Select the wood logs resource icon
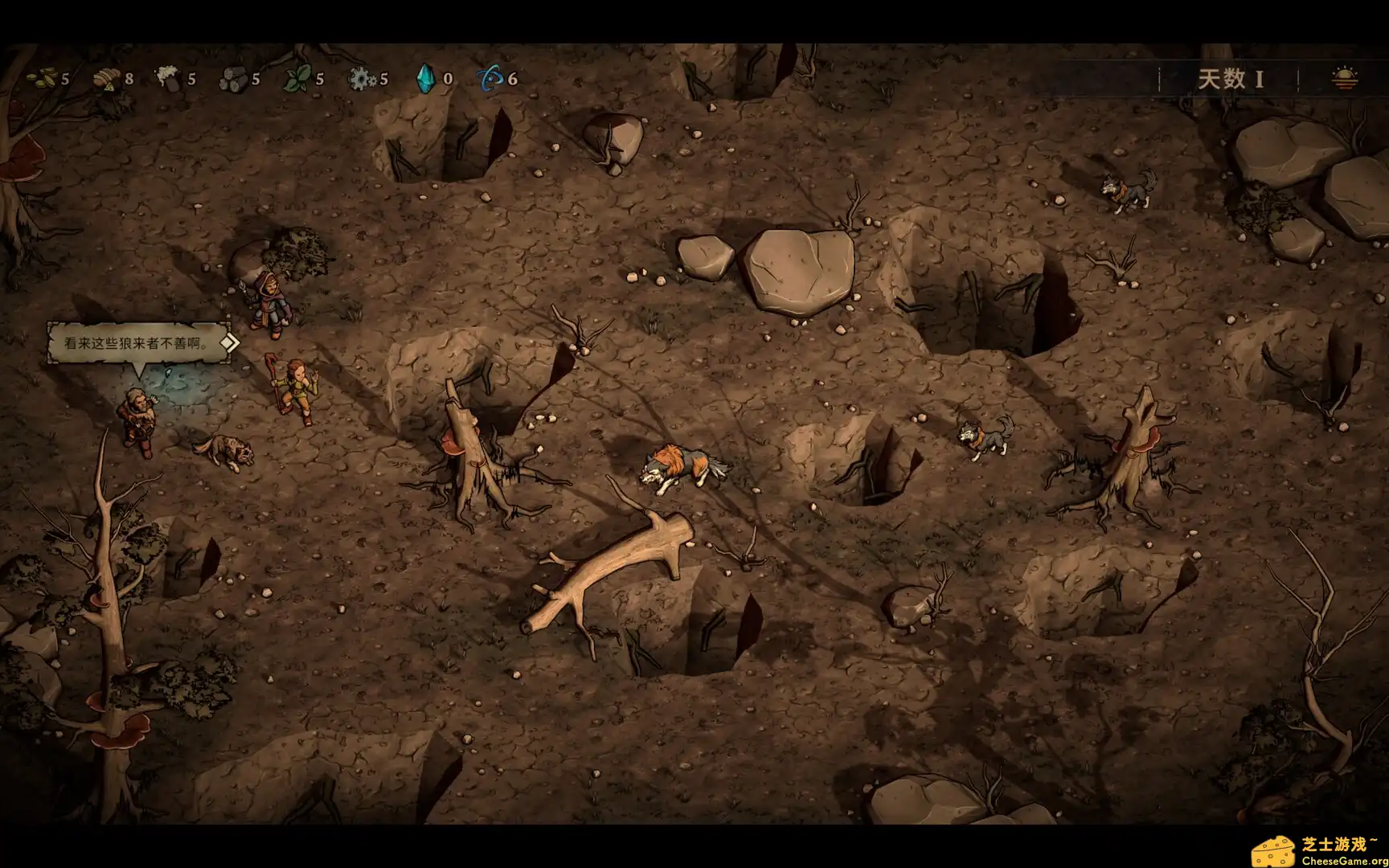 click(234, 79)
